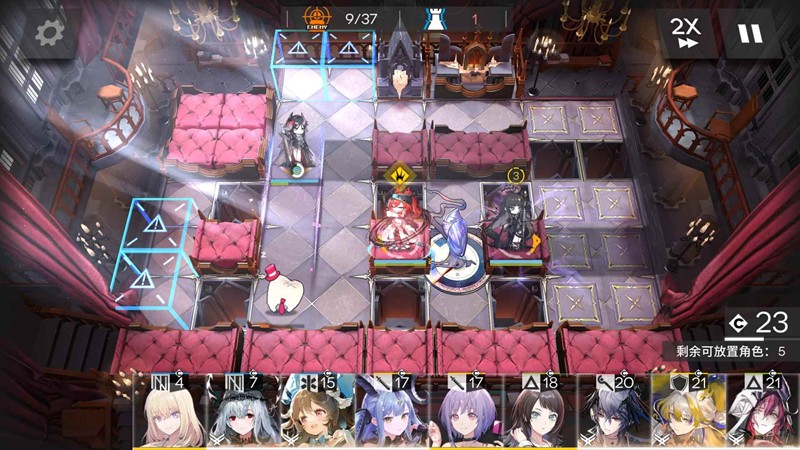
Task: Pick the golden defender card costing 21
Action: tap(688, 412)
